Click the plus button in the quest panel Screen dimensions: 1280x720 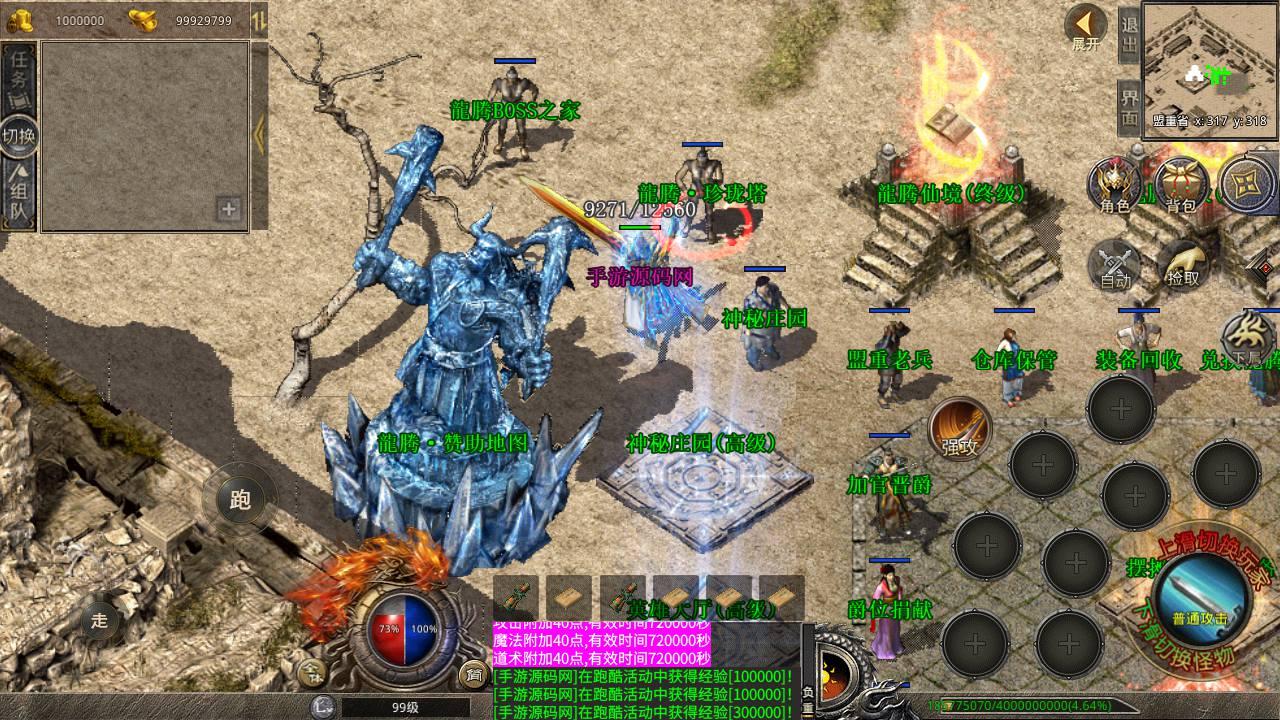229,209
